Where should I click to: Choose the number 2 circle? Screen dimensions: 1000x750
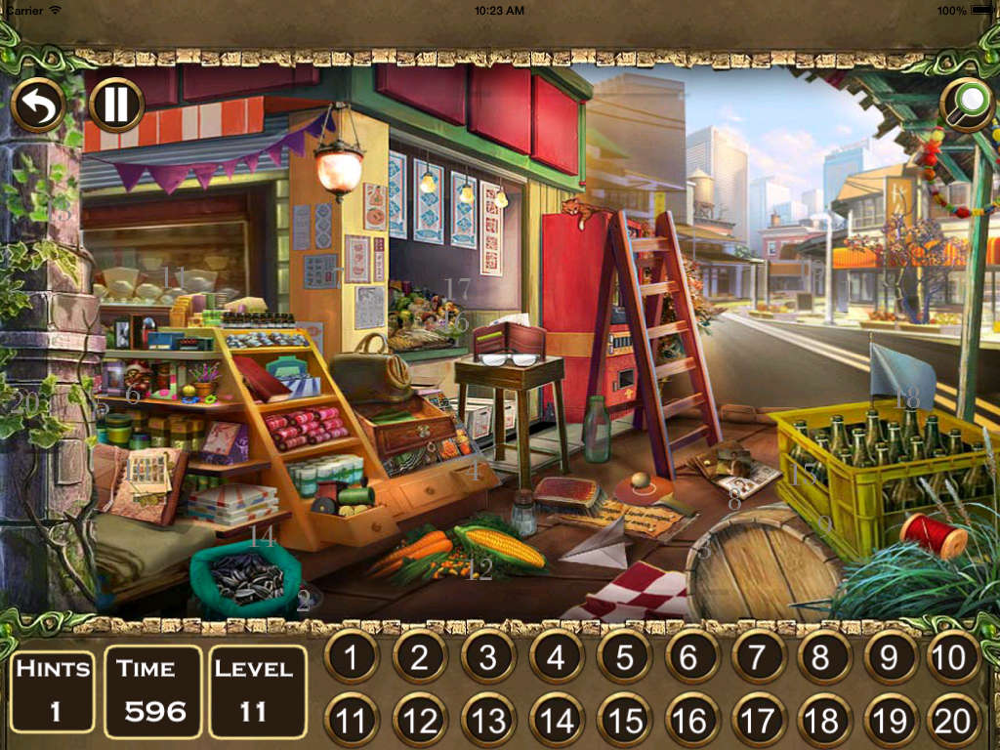click(x=420, y=657)
